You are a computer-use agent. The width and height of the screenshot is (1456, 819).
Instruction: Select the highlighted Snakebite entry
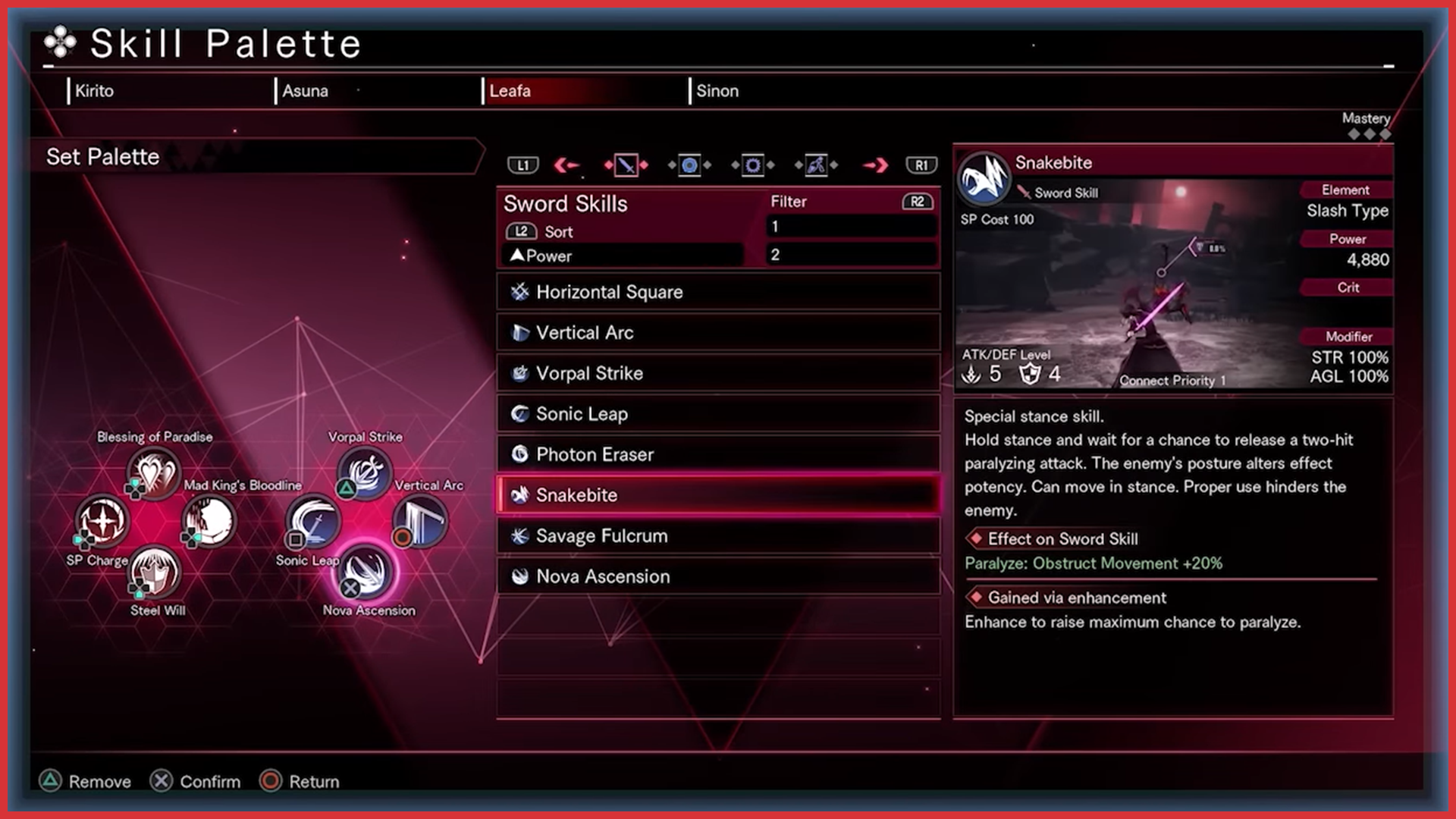pos(717,495)
